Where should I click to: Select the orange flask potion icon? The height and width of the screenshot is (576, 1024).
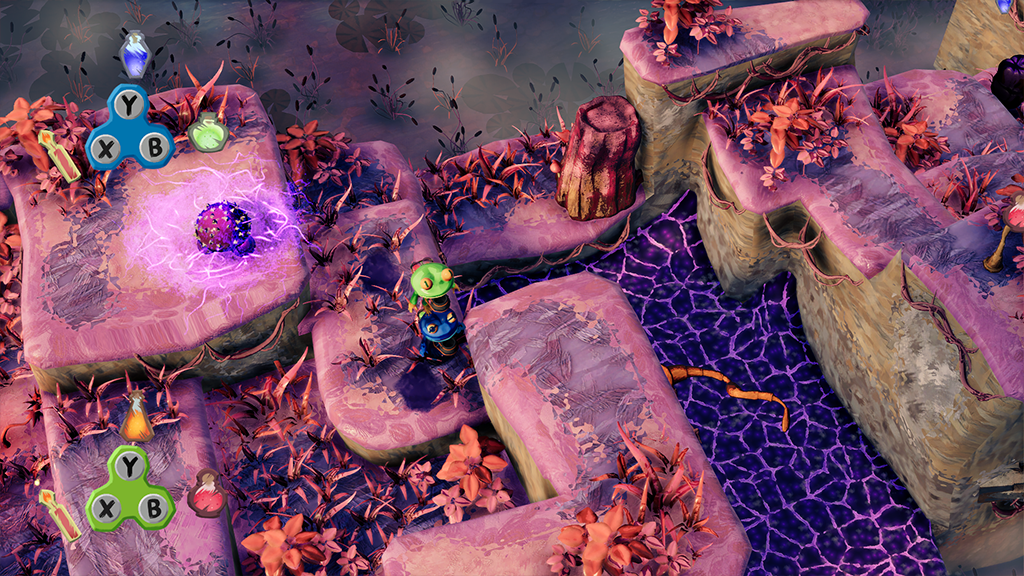(x=137, y=419)
